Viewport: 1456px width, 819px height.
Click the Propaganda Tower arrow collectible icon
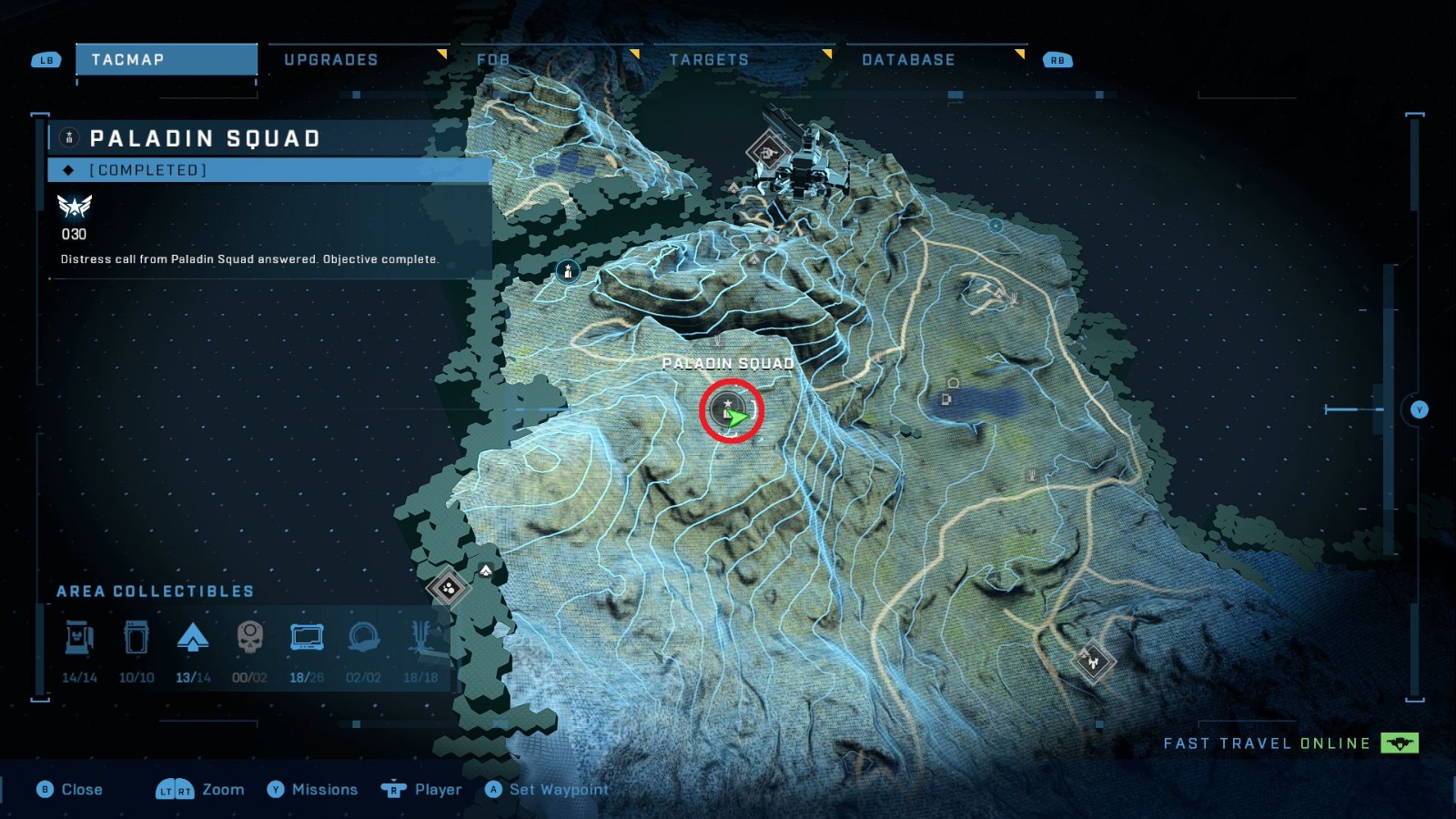click(195, 640)
